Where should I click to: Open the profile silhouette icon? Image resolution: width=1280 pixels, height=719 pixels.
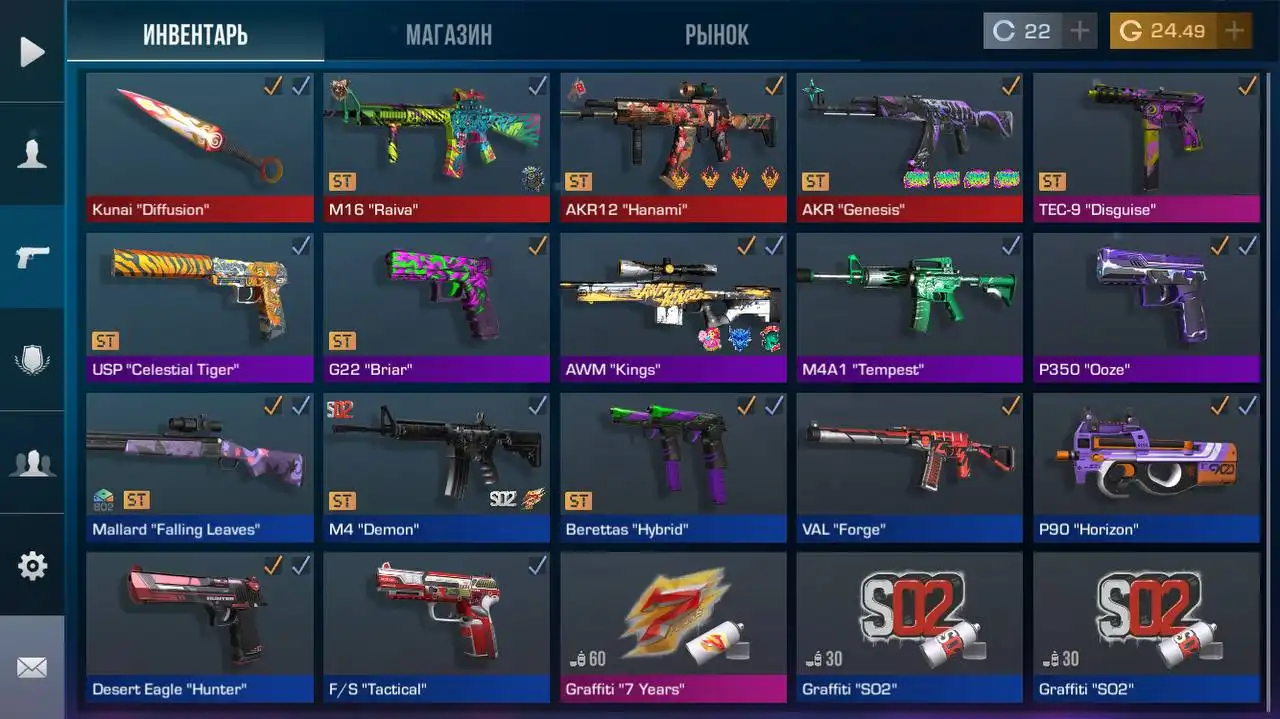(x=32, y=154)
